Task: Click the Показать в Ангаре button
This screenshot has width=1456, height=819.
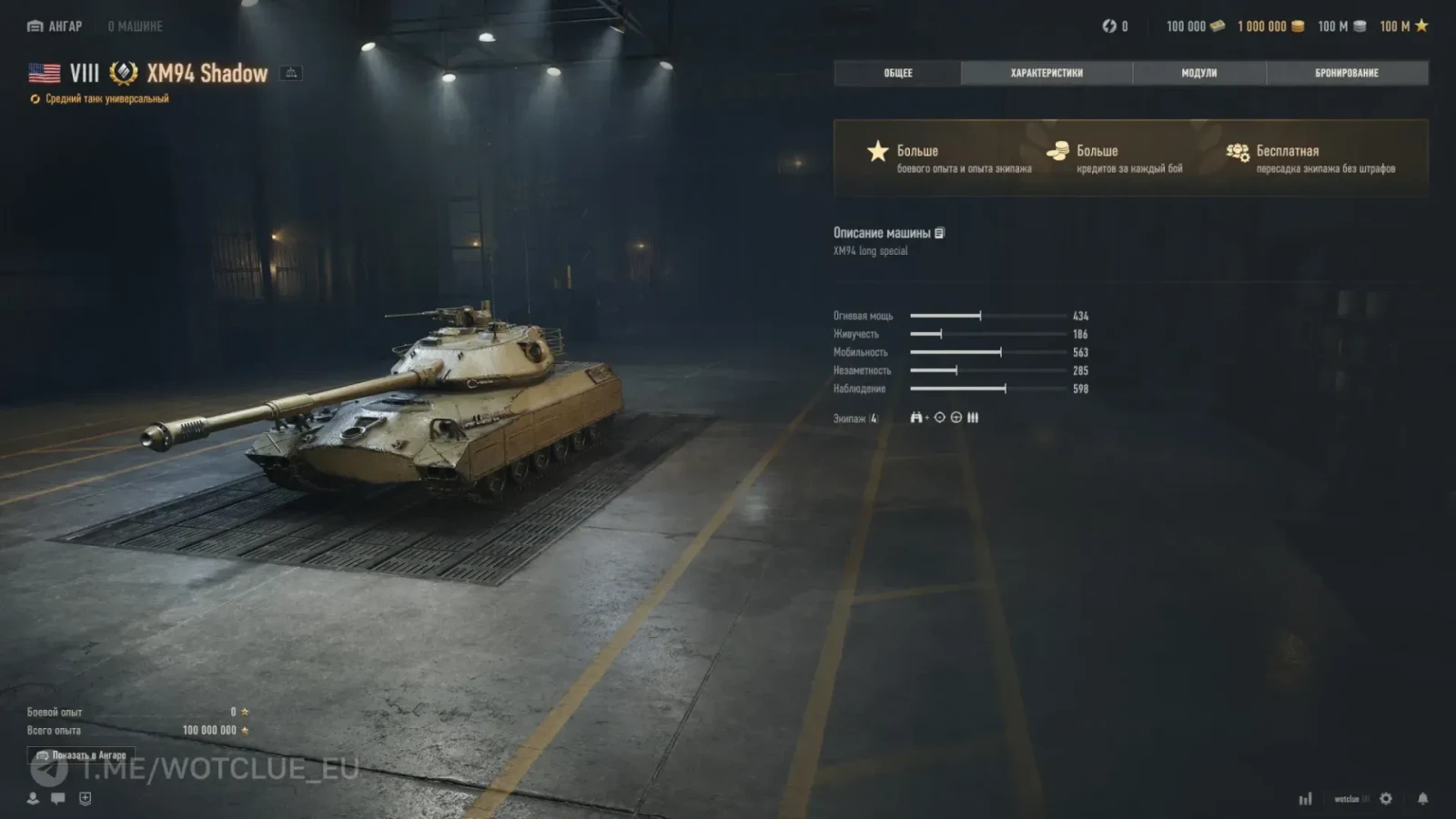Action: pos(81,755)
